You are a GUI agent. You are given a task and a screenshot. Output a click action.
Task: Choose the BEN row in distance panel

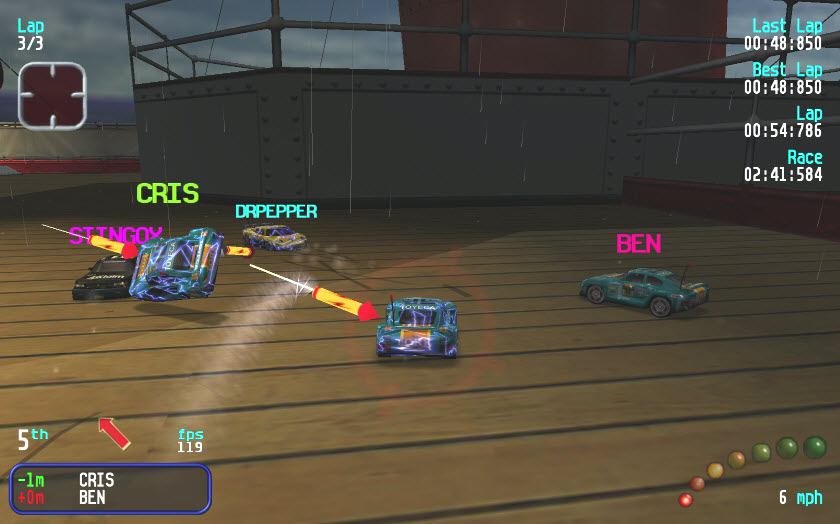pyautogui.click(x=109, y=497)
